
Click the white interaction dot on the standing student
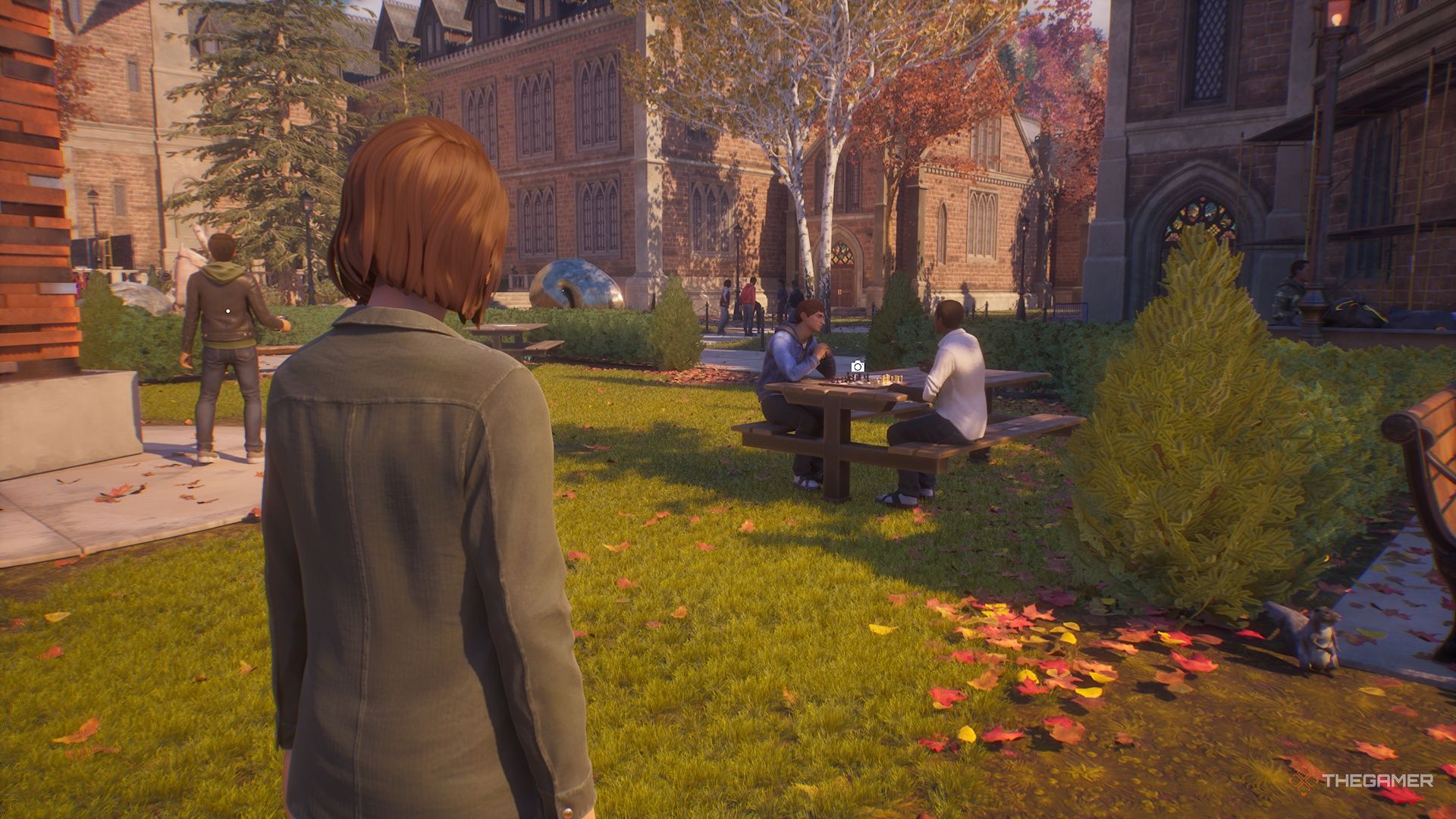(x=227, y=311)
